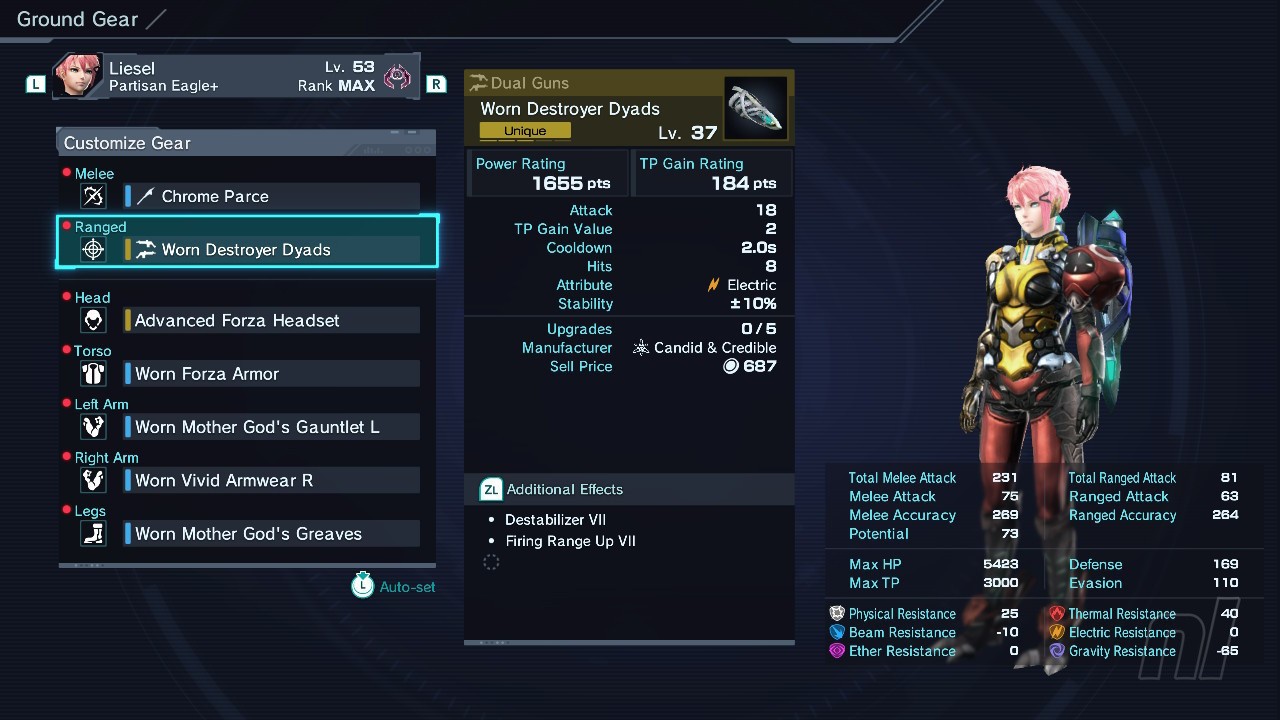Select Liesel's character portrait
Screen dimensions: 1280x720
pyautogui.click(x=78, y=76)
